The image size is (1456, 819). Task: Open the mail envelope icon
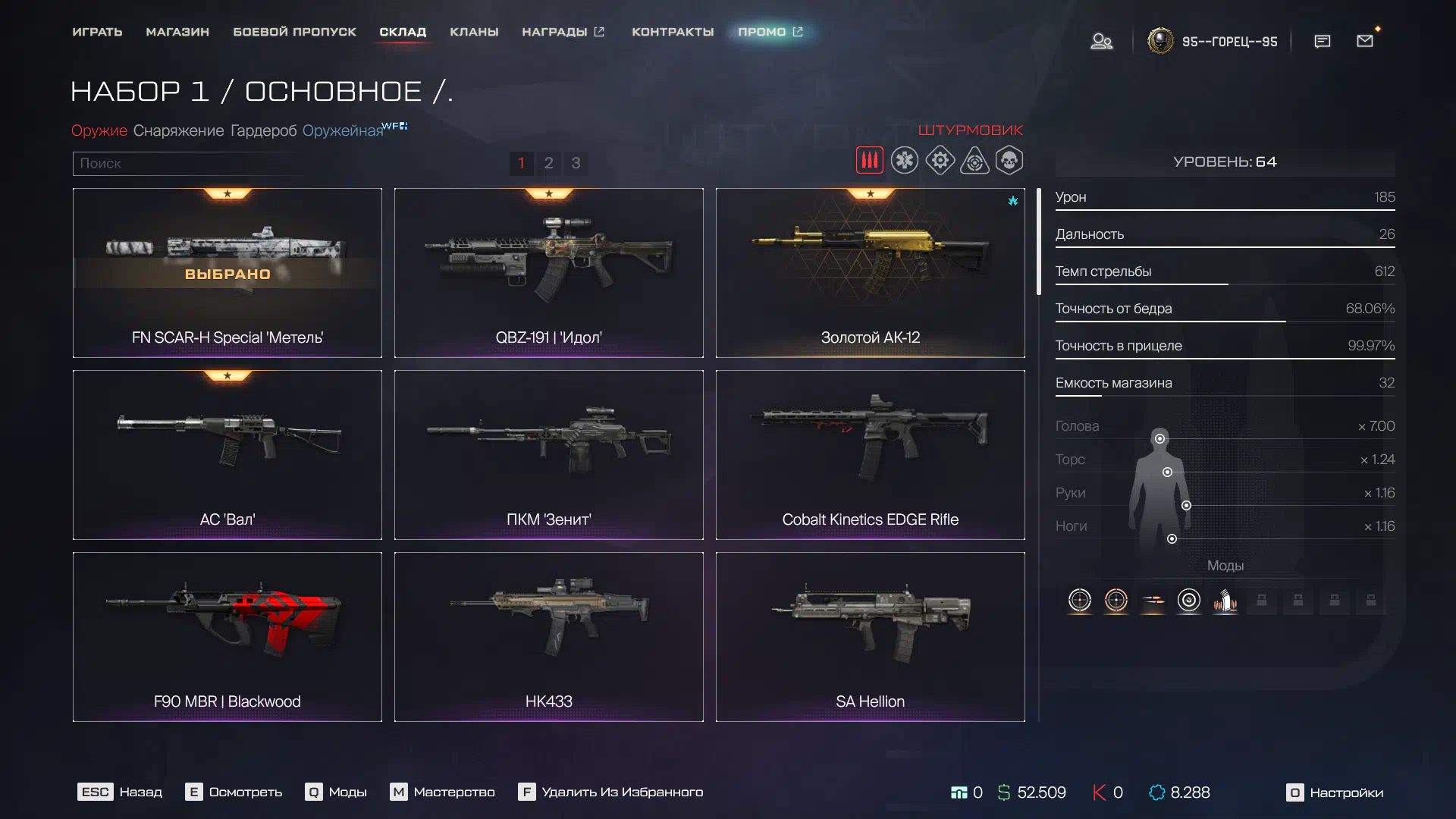(x=1365, y=41)
